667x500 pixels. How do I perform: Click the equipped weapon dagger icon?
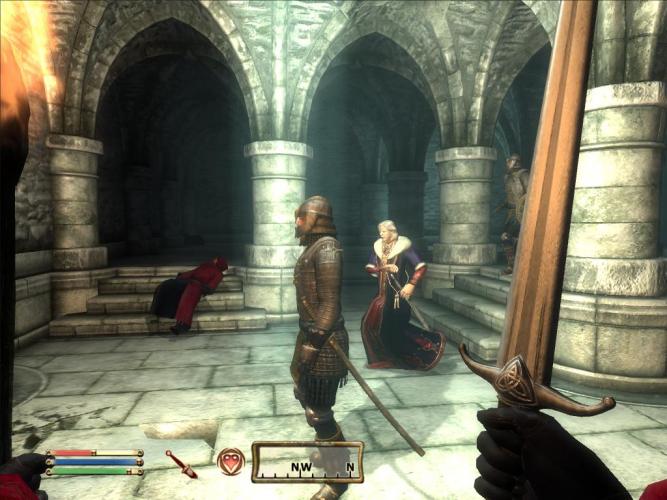[x=182, y=463]
